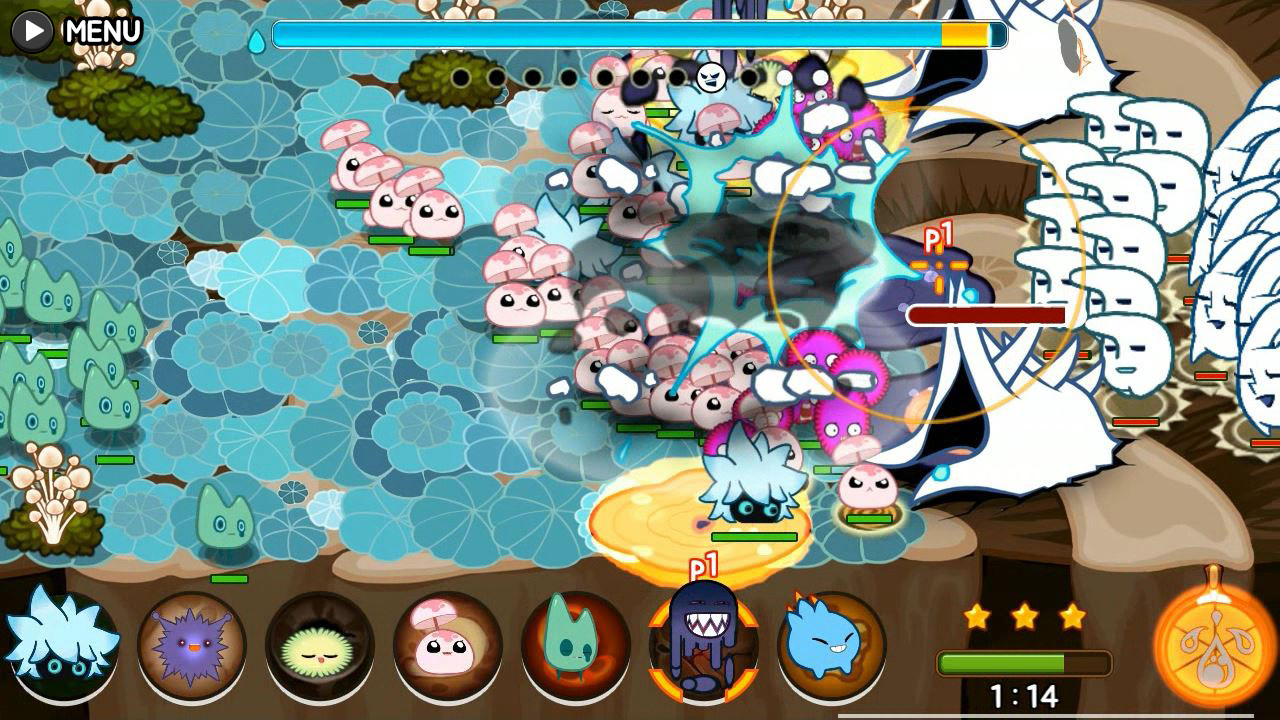Click the boss's red health bar

(x=985, y=314)
